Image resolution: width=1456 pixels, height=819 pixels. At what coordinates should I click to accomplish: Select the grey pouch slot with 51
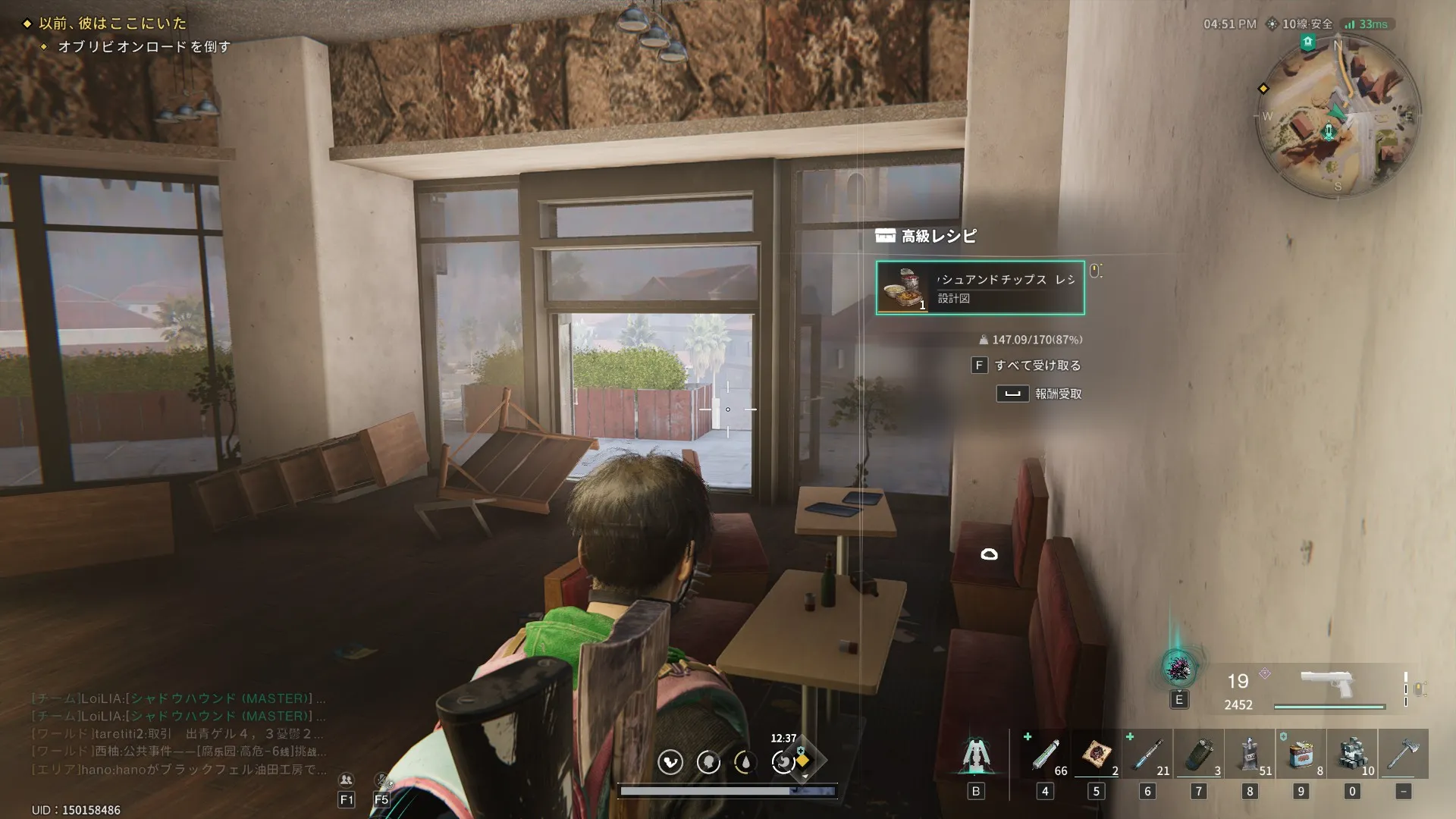[x=1250, y=755]
